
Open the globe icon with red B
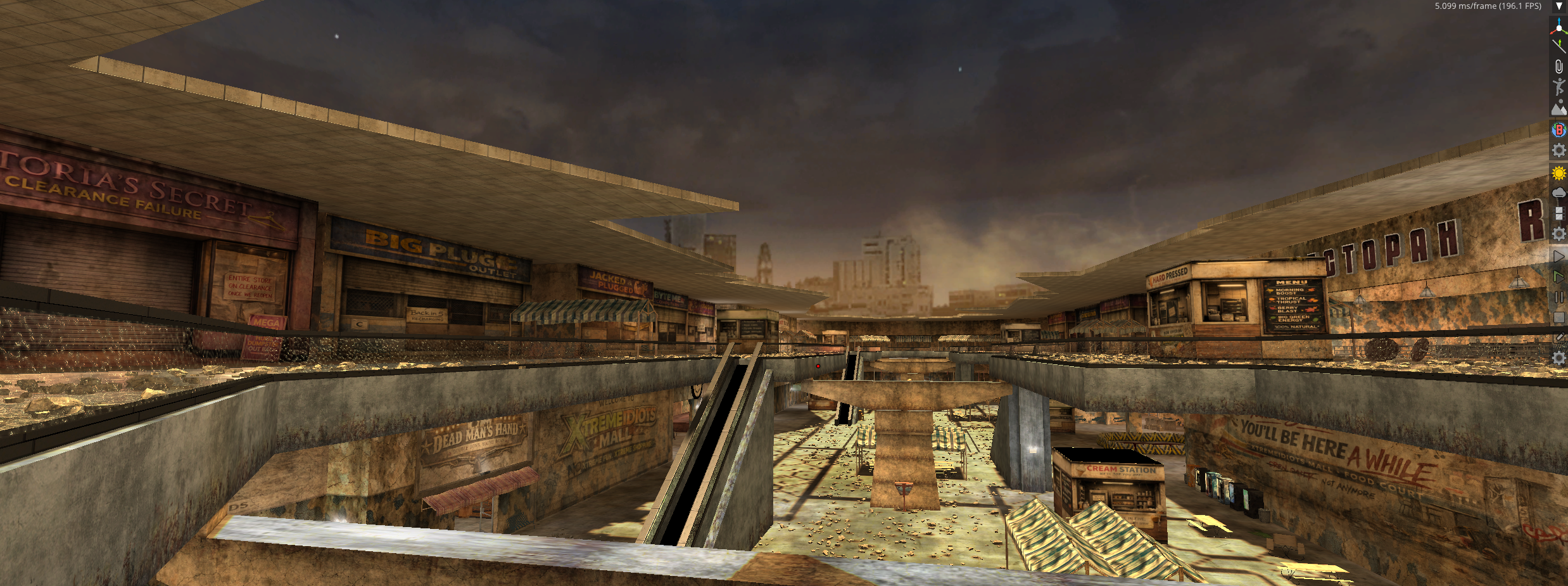(x=1559, y=130)
